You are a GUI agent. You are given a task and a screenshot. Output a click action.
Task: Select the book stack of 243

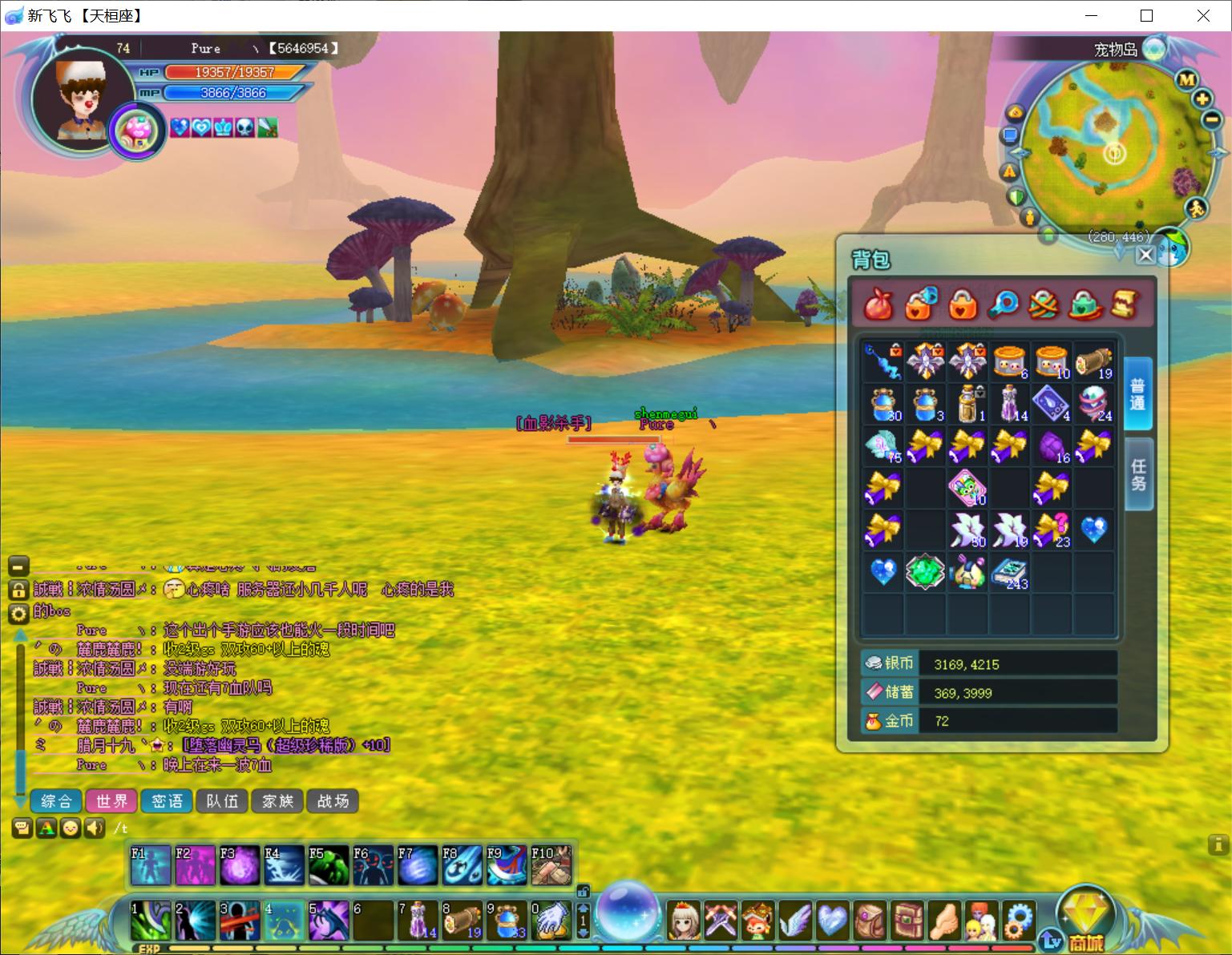[1009, 572]
